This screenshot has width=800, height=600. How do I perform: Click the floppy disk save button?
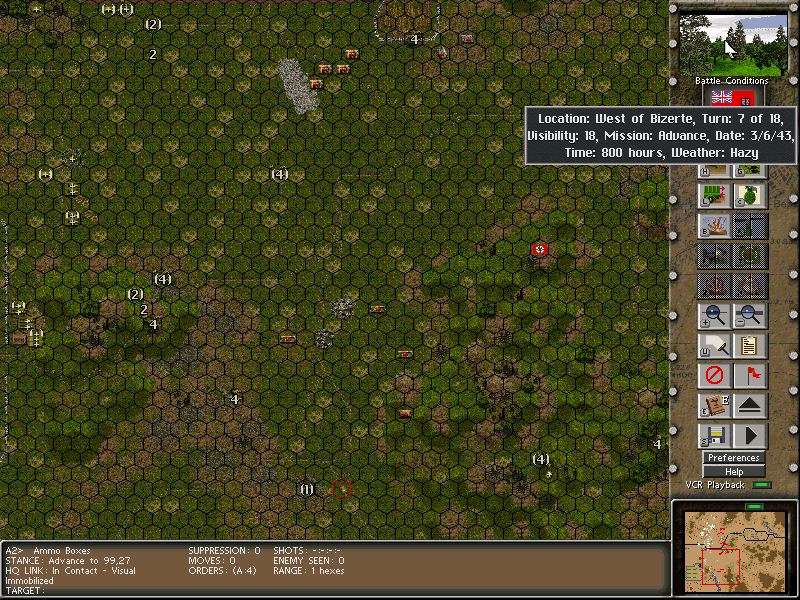[x=714, y=436]
